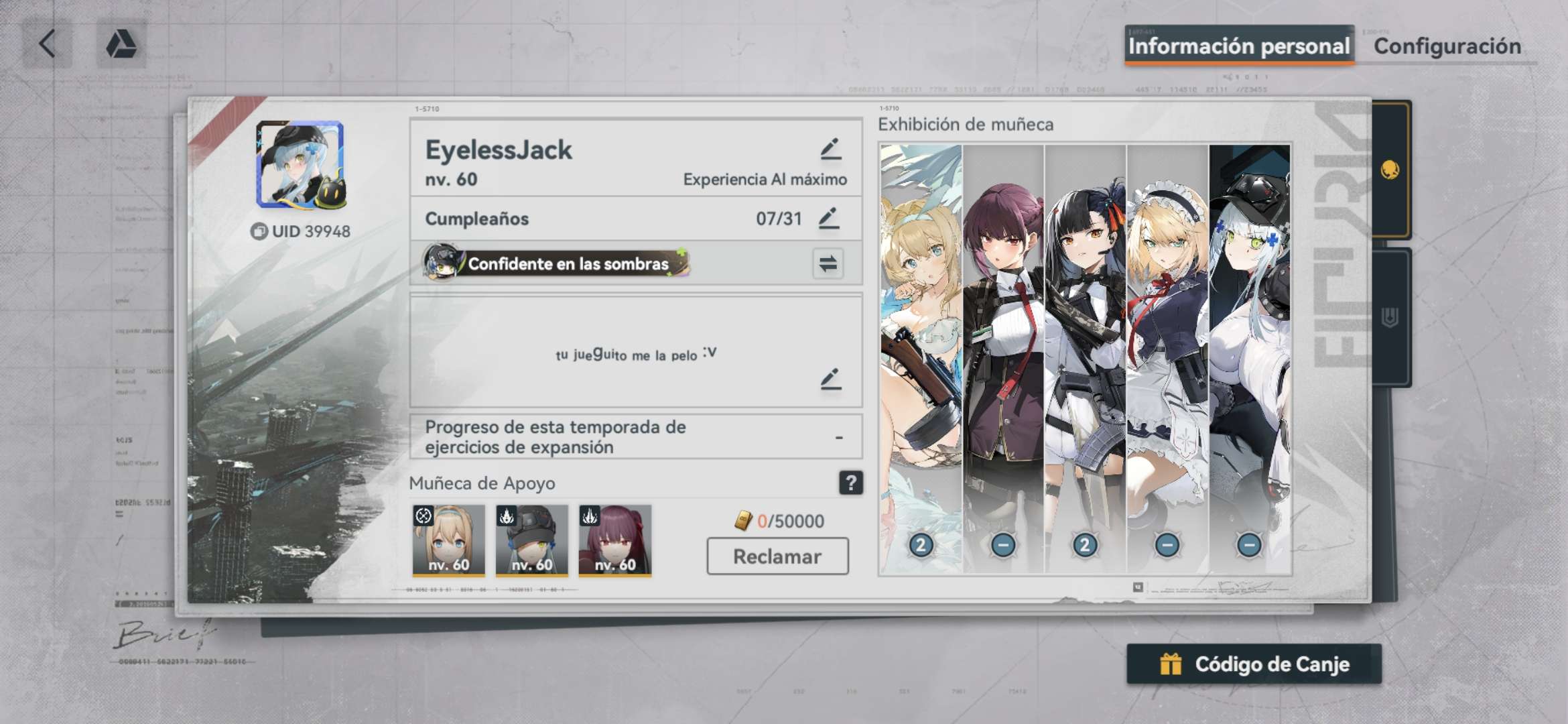1568x724 pixels.
Task: Choose the black-haired doll in the exhibition
Action: click(x=1085, y=355)
